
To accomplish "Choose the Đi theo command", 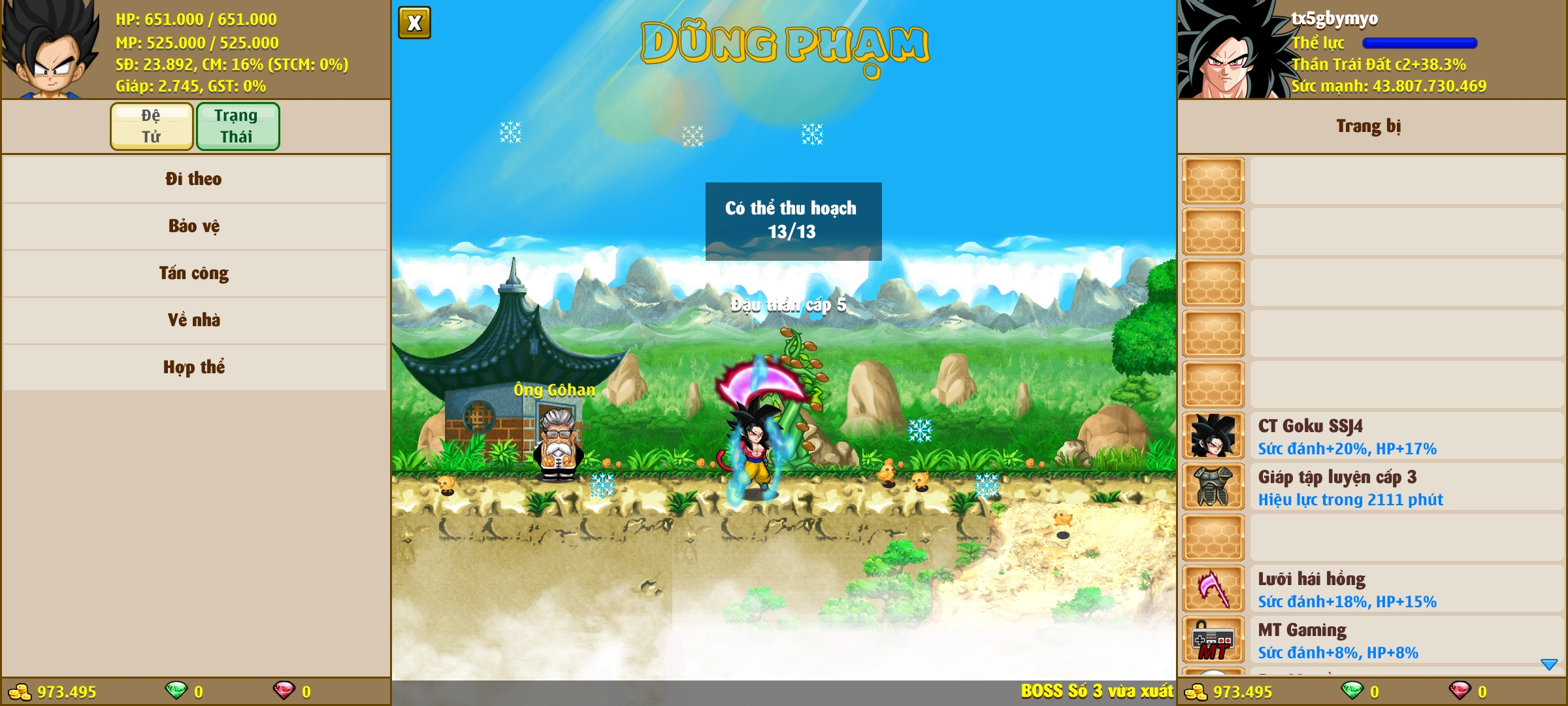I will 194,179.
